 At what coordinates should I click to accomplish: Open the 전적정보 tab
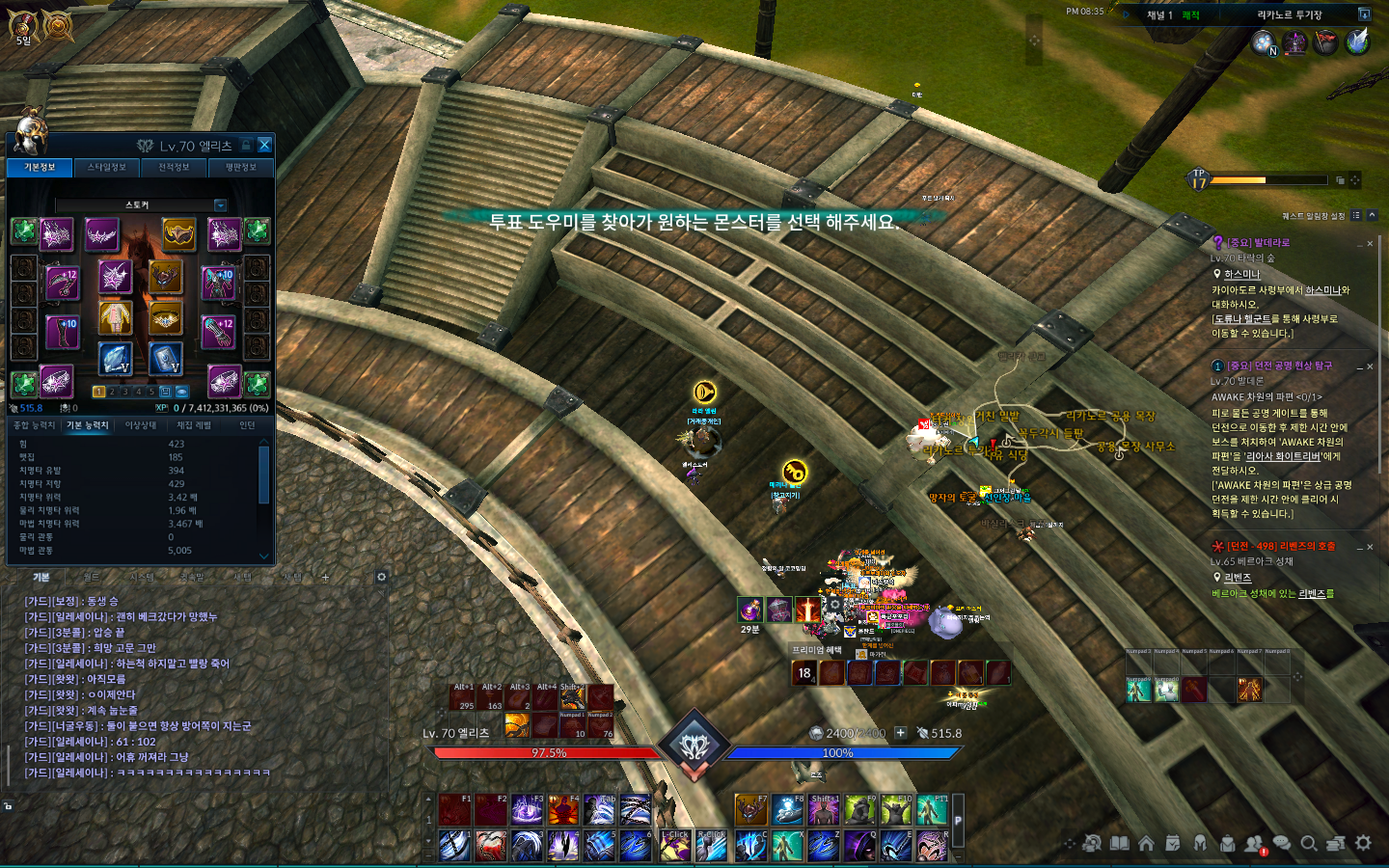pyautogui.click(x=174, y=168)
